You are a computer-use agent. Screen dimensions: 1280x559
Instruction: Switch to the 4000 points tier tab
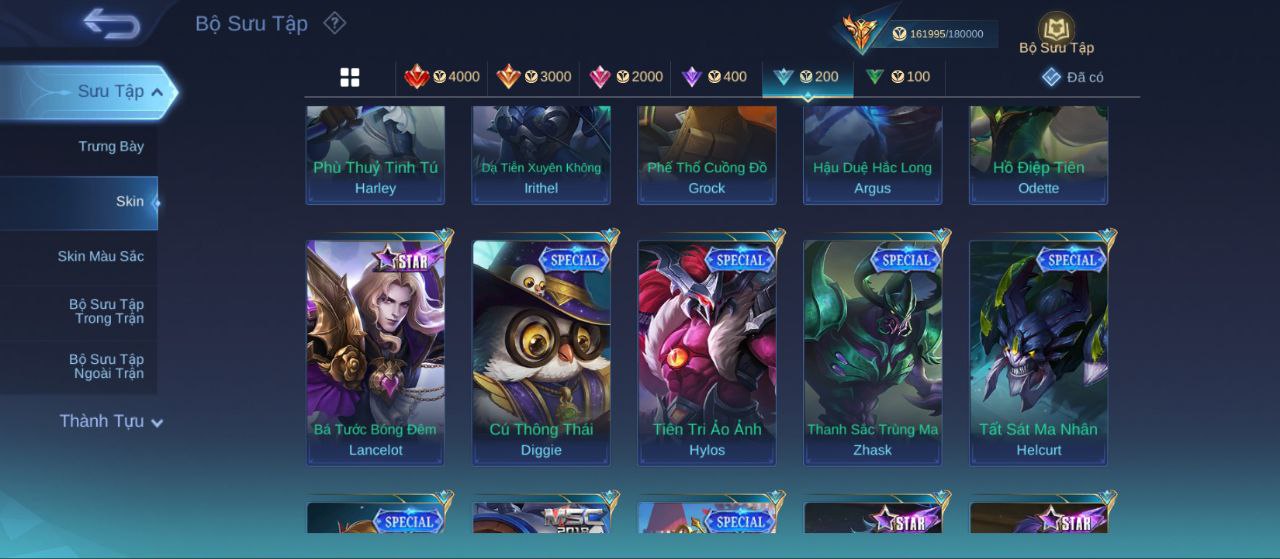(442, 77)
